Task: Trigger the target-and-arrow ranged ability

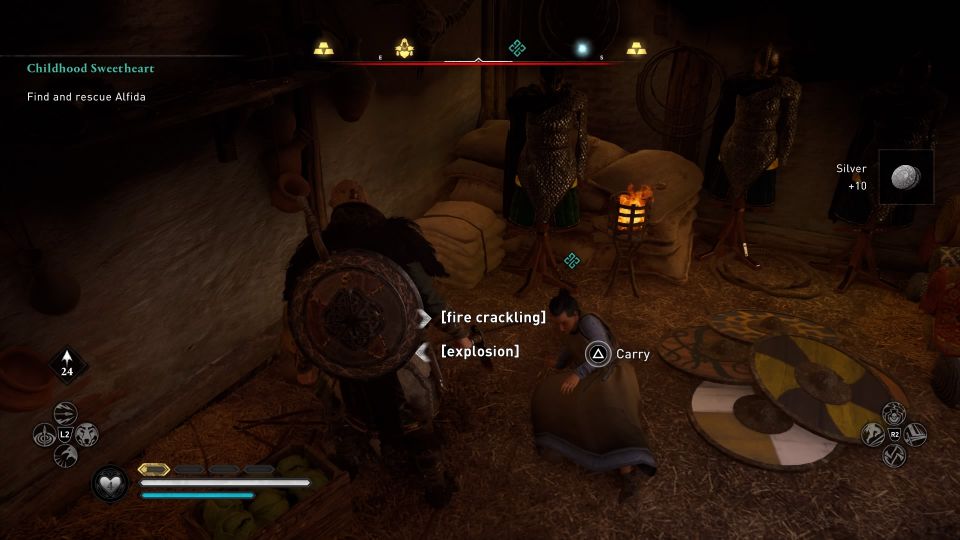Action: [44, 435]
